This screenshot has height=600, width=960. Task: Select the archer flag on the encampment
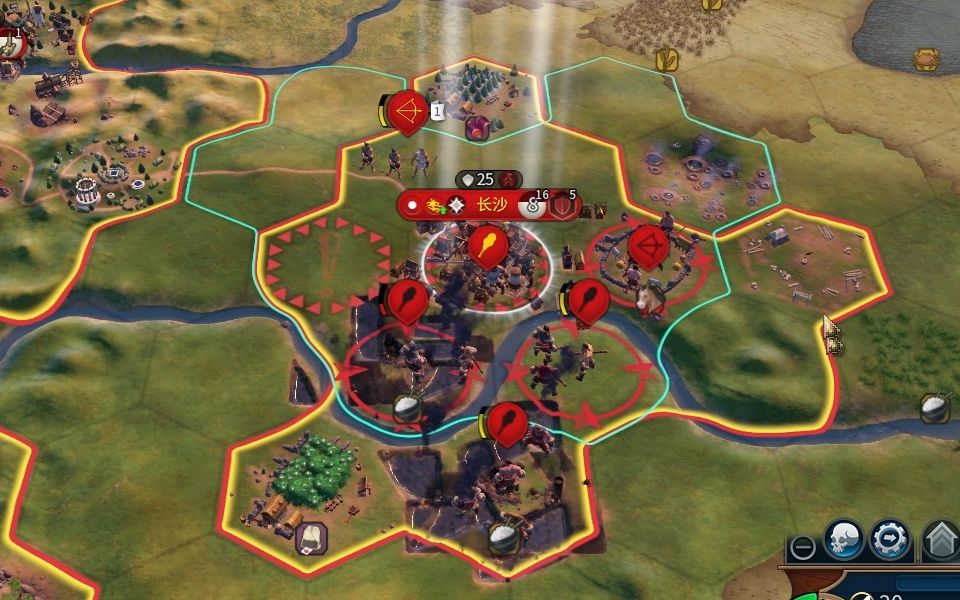pos(648,246)
